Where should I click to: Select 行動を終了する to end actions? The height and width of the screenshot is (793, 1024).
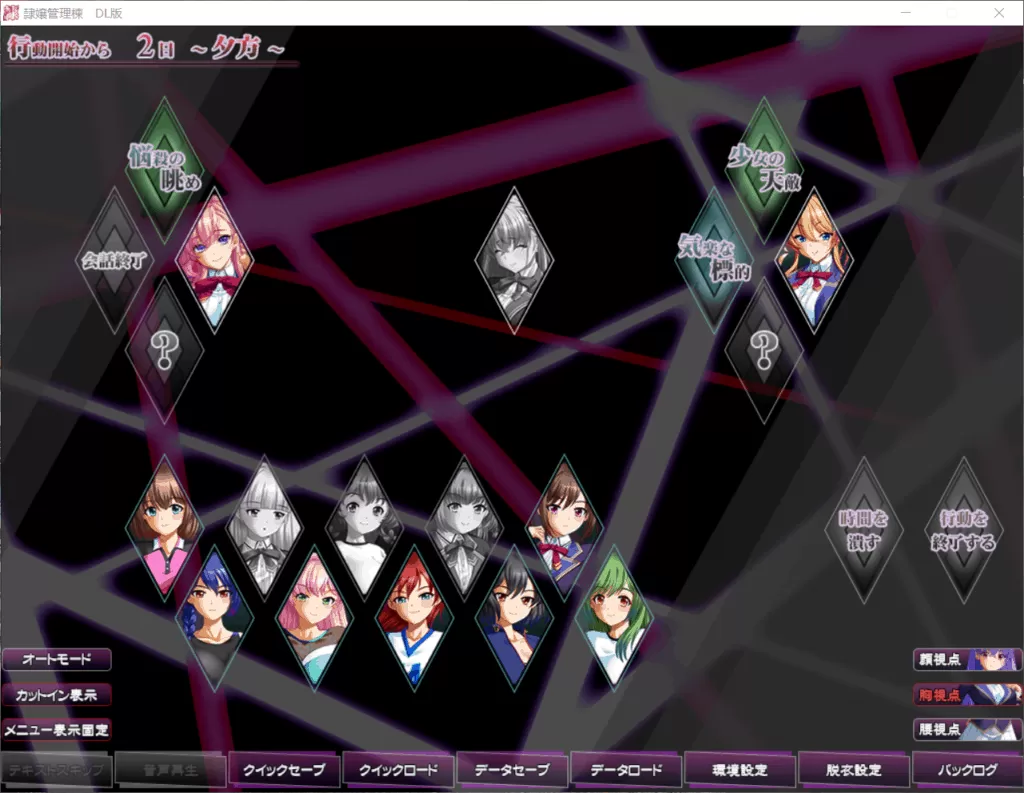point(963,530)
